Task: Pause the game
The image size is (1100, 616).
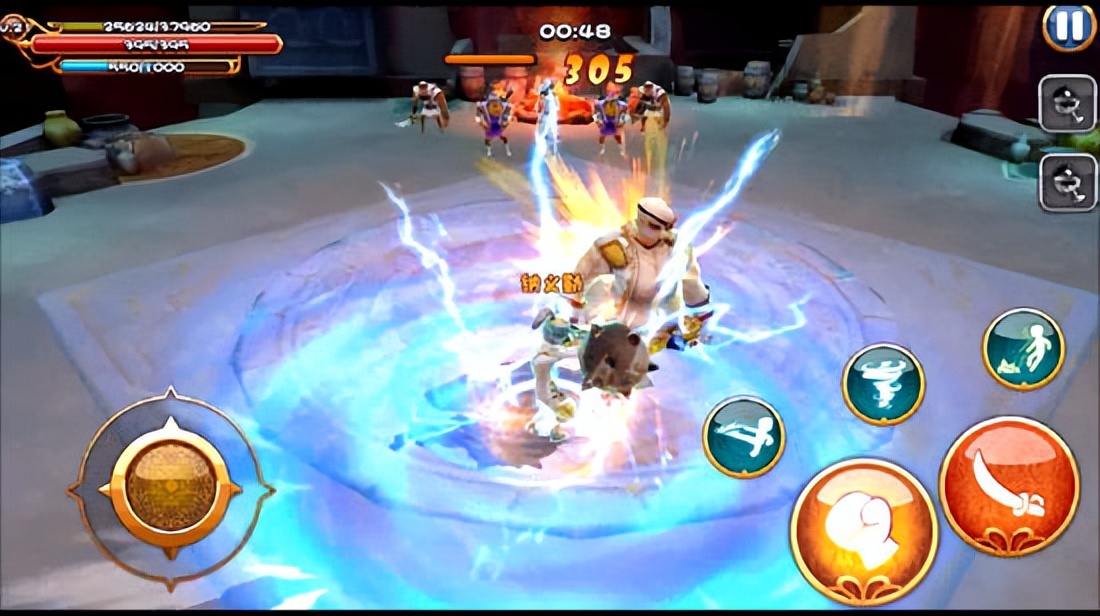Action: (x=1069, y=26)
